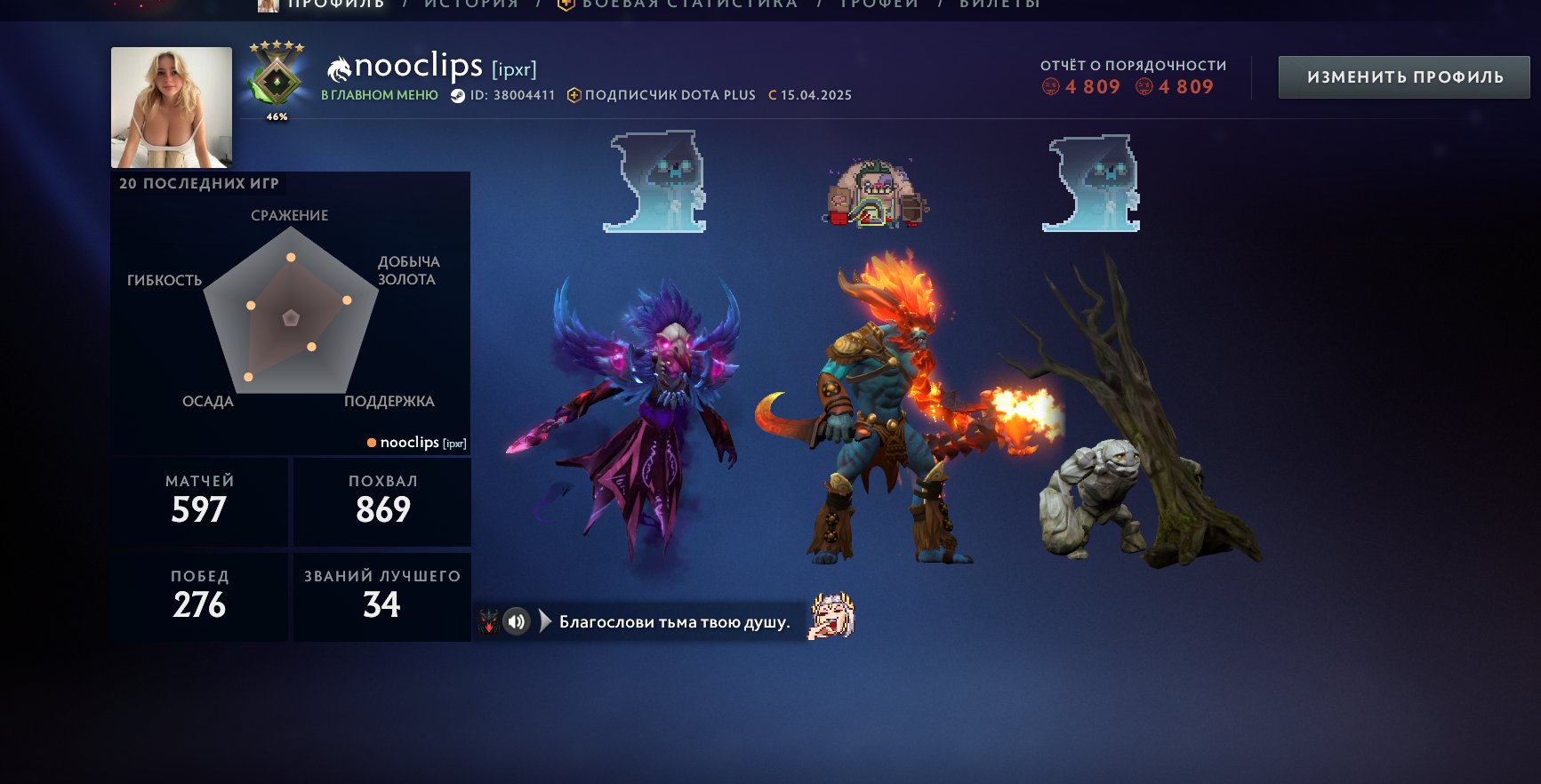1541x784 pixels.
Task: Click the ИЗМЕНИТЬ ПРОФИЛЬ button
Action: click(x=1403, y=76)
